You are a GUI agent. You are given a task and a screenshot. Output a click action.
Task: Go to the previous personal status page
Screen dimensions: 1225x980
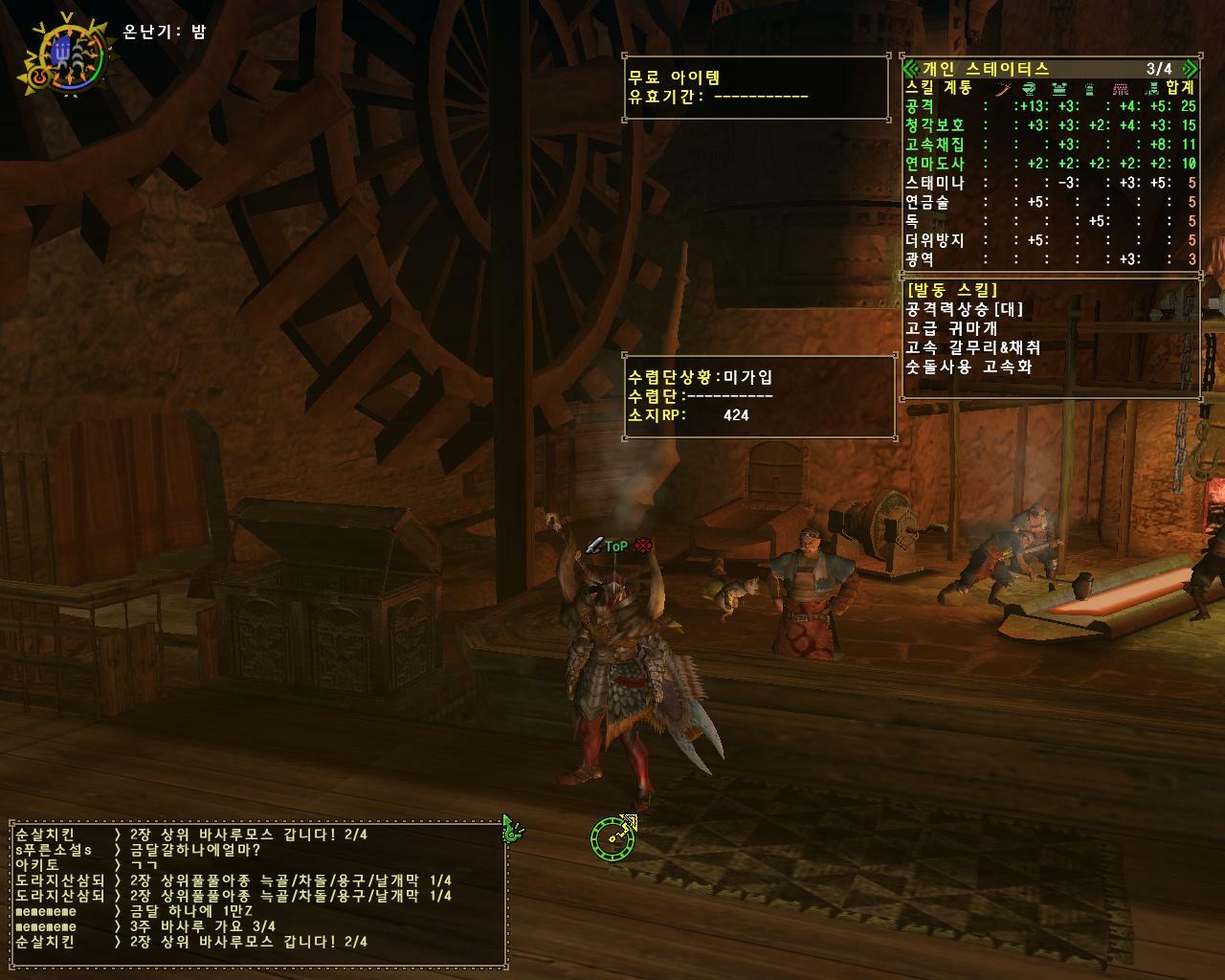[x=910, y=68]
